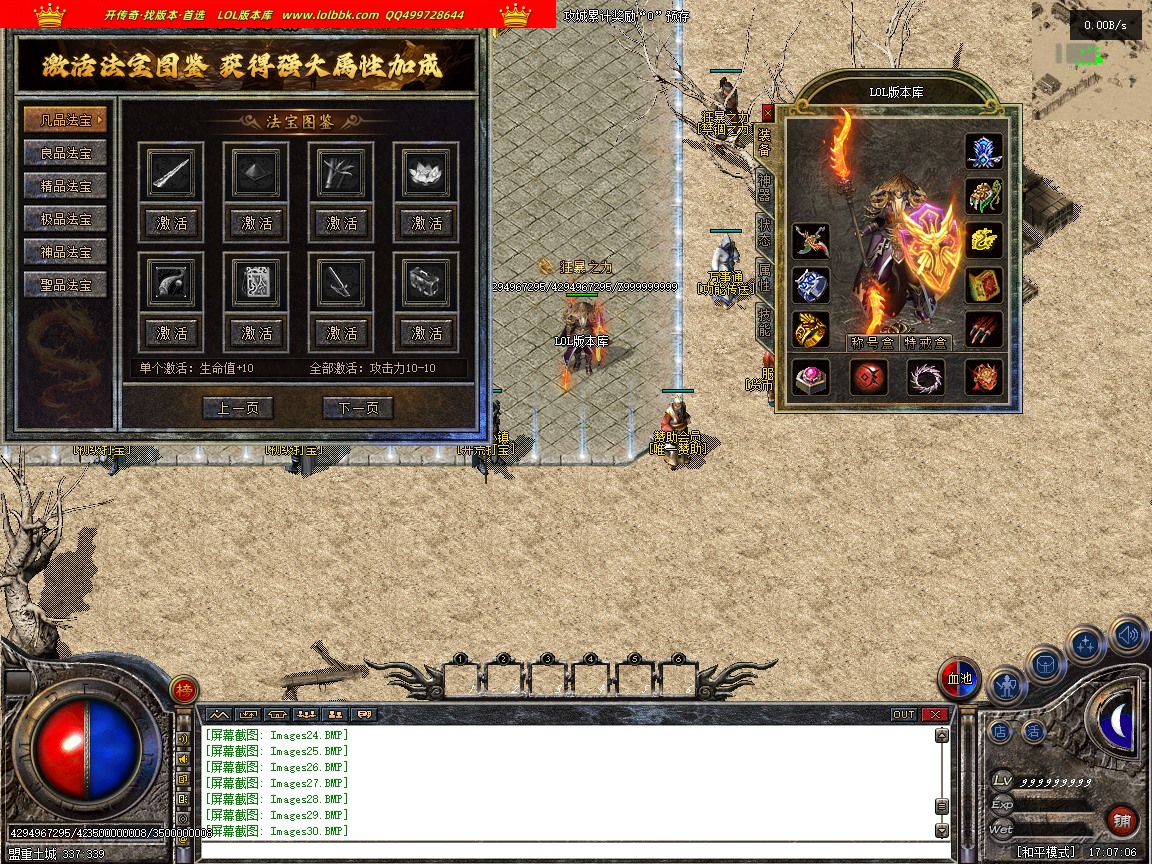1152x864 pixels.
Task: Return to the previous page (上一页)
Action: click(237, 407)
